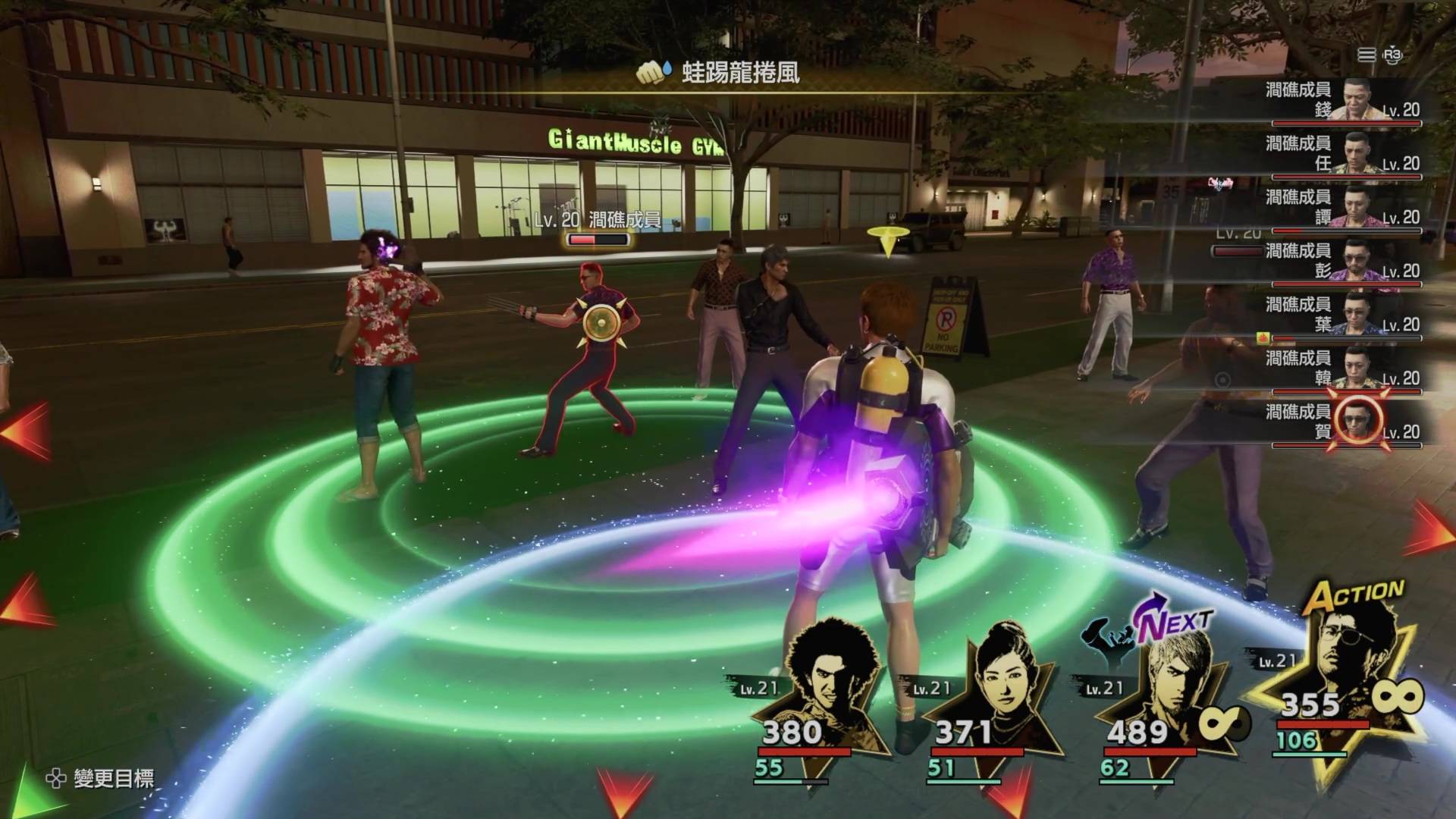Open the list icon at top right
The image size is (1456, 819).
coord(1367,55)
